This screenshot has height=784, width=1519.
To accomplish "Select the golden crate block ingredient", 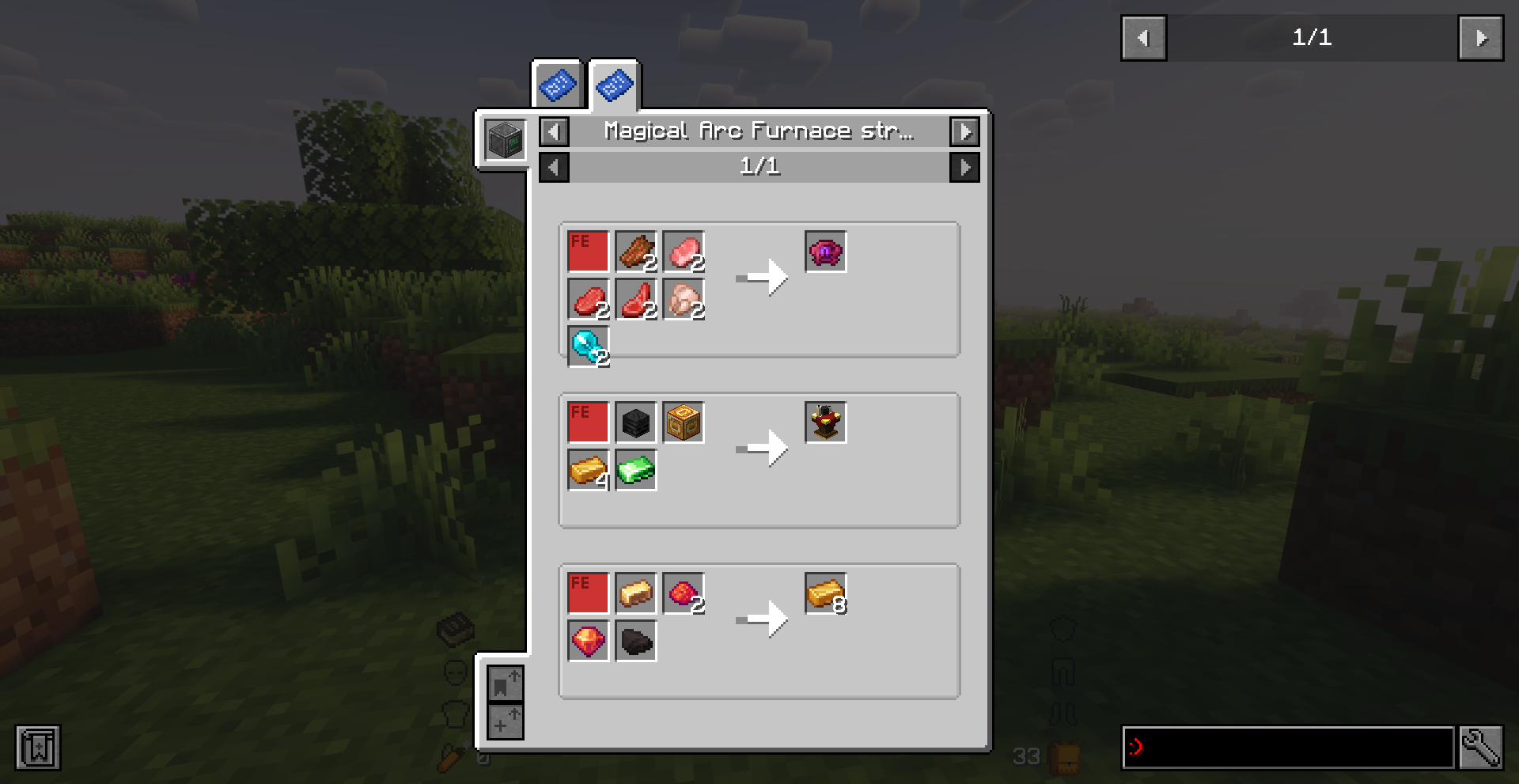I will click(x=683, y=422).
